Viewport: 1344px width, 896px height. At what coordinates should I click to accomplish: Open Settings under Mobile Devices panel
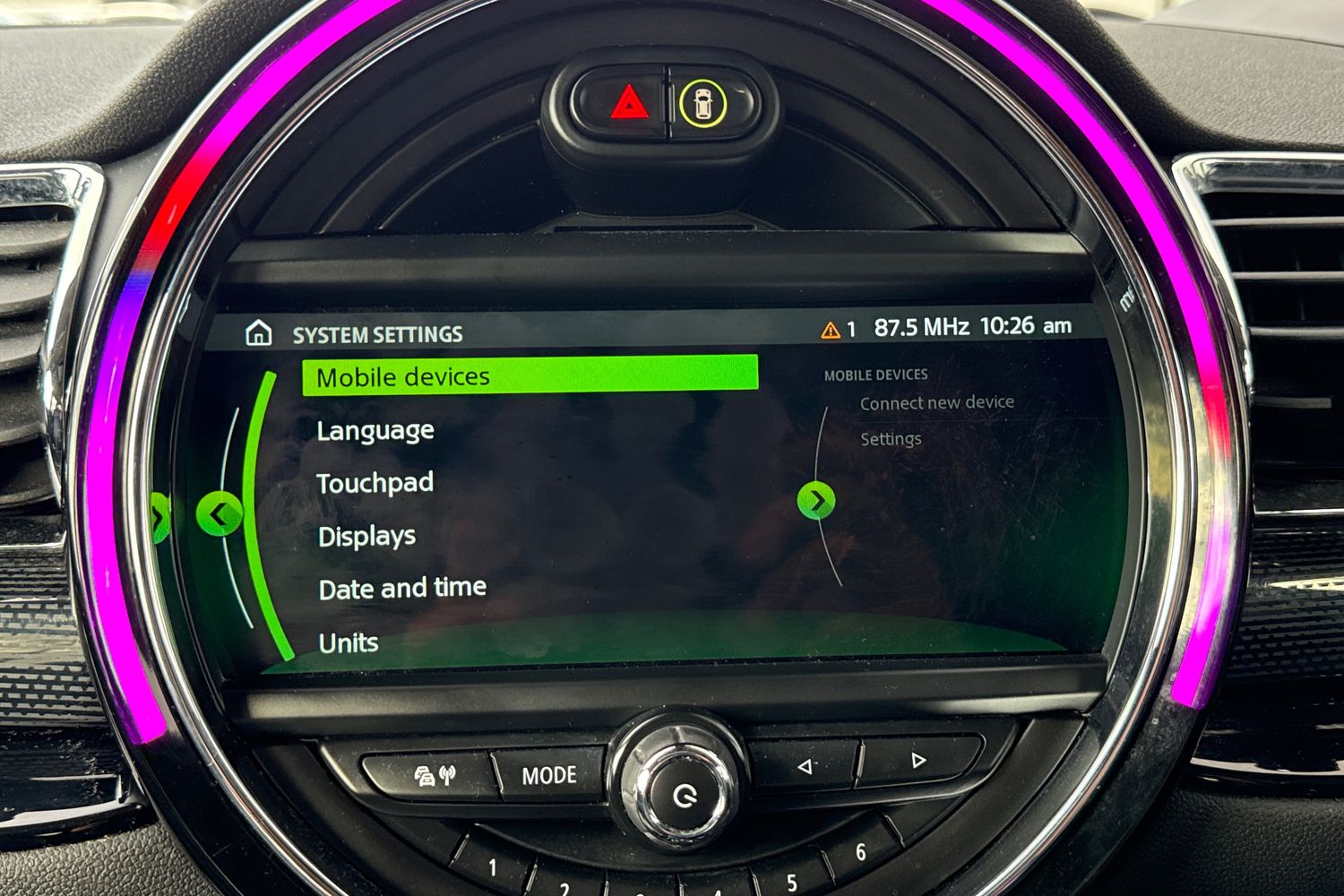tap(891, 438)
